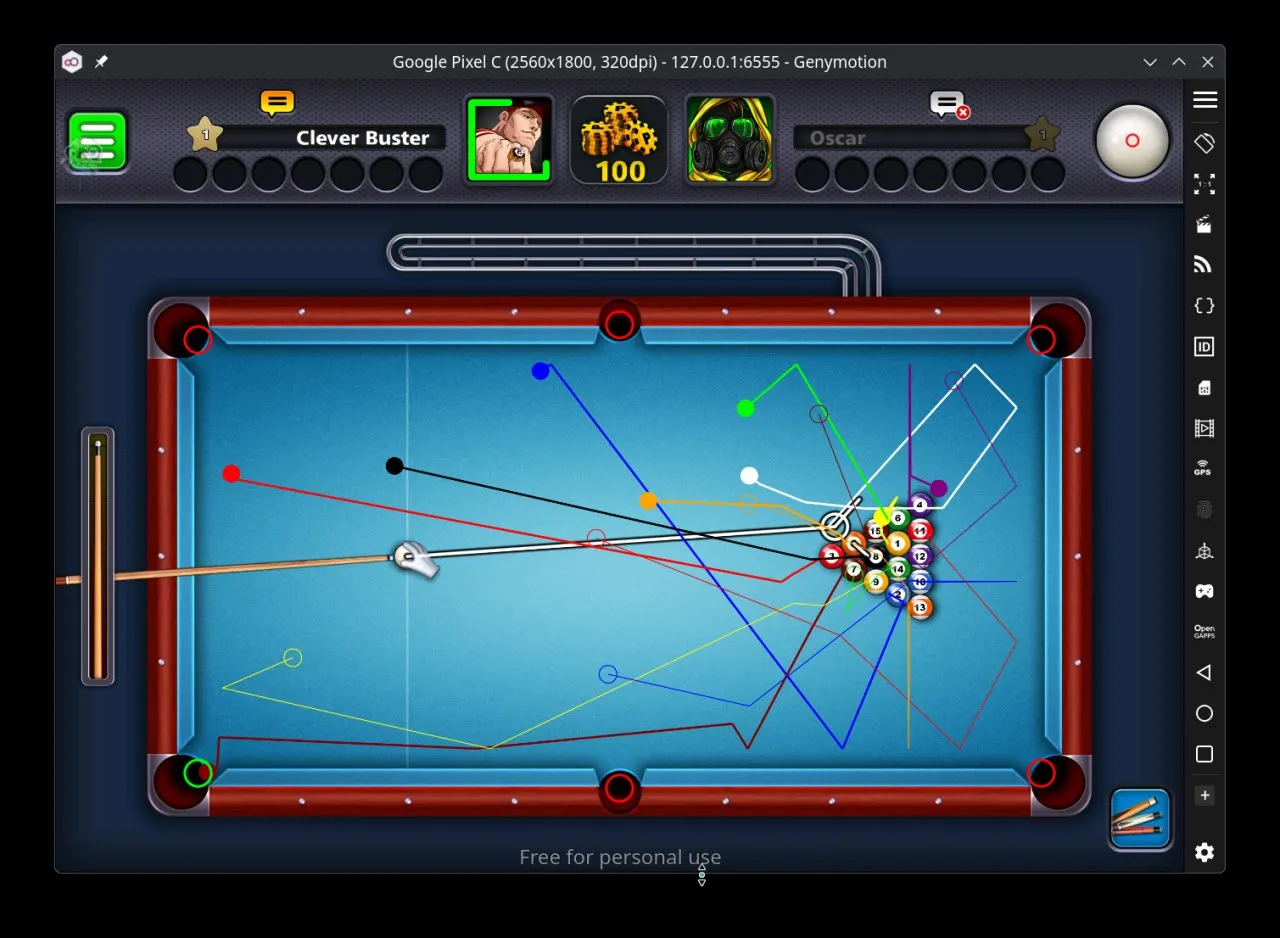Launch the Open GAPPS installer
1280x938 pixels.
click(x=1204, y=630)
